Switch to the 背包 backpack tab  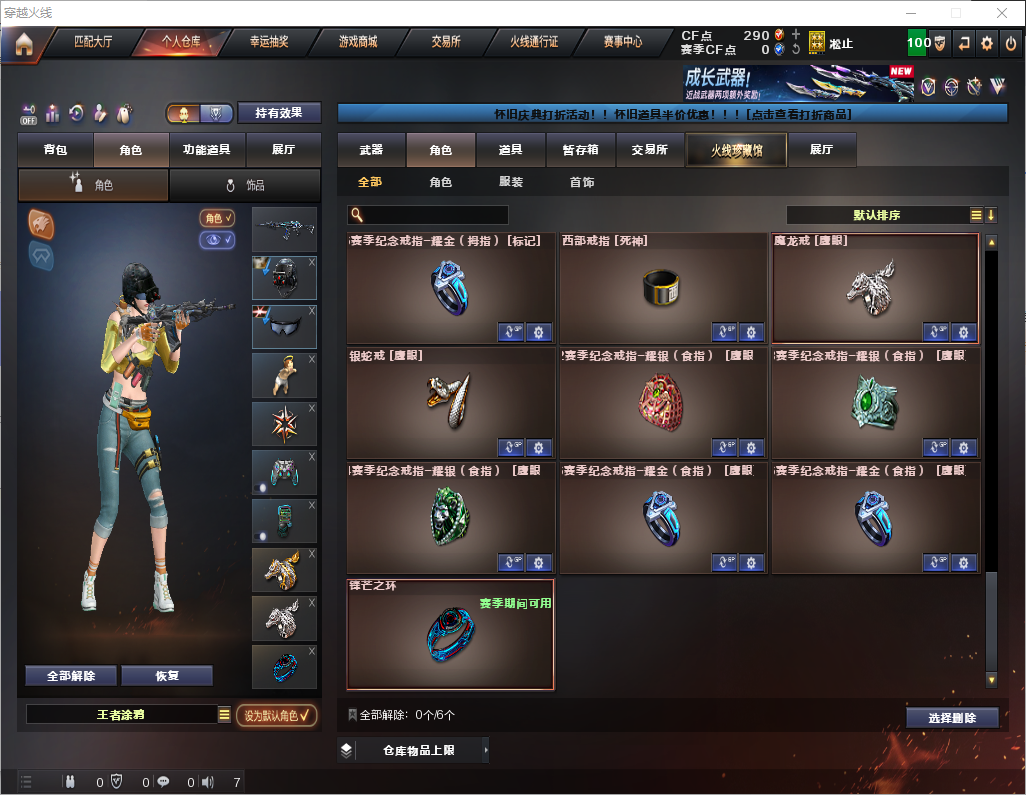point(56,150)
